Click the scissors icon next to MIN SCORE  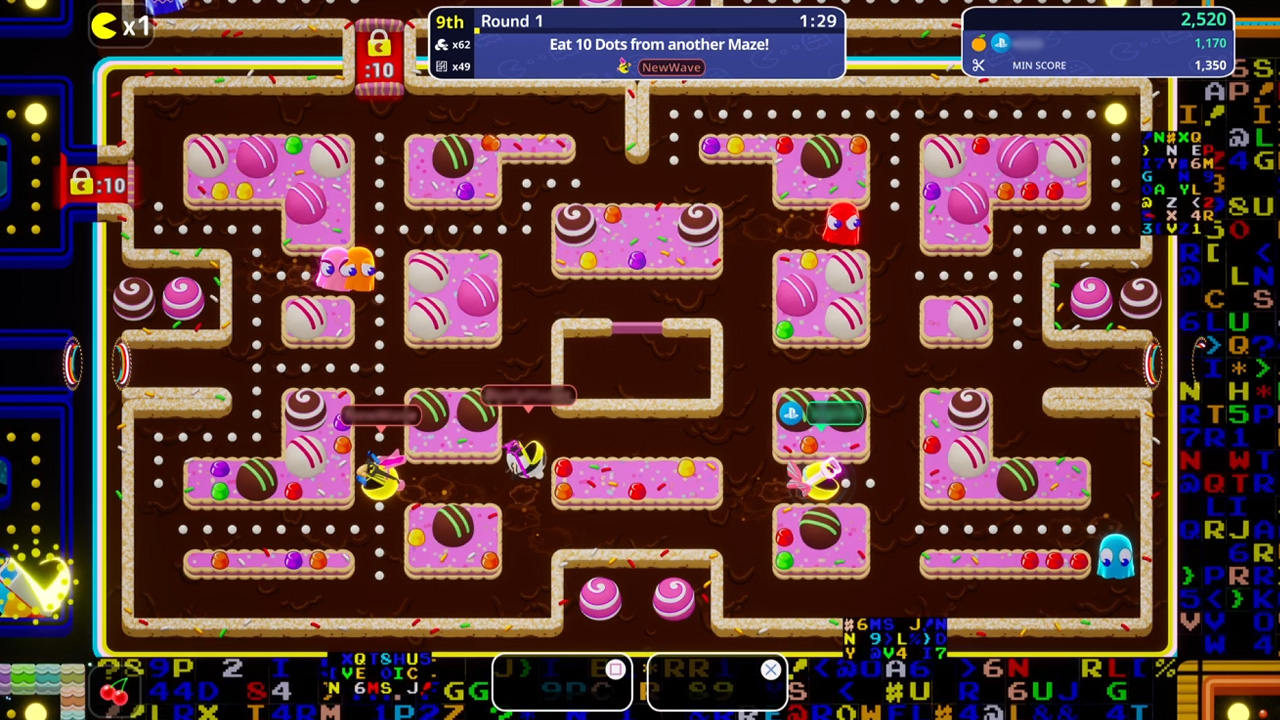coord(978,65)
